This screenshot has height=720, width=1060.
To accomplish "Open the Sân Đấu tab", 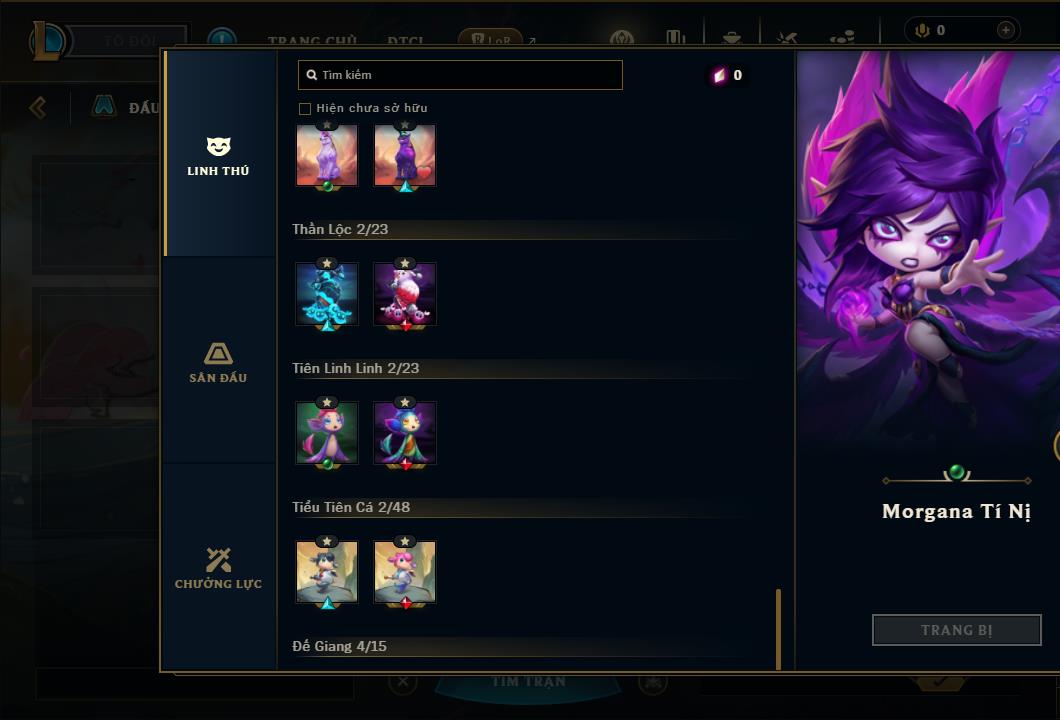I will pos(218,362).
